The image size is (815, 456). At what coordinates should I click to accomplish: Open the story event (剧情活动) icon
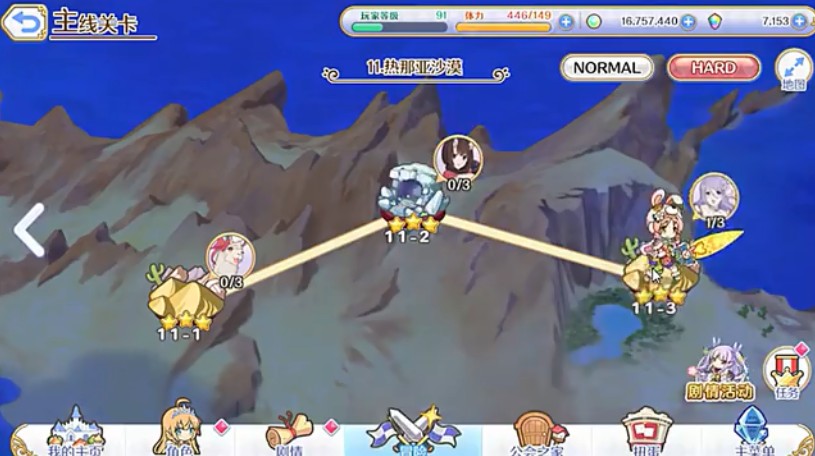718,372
